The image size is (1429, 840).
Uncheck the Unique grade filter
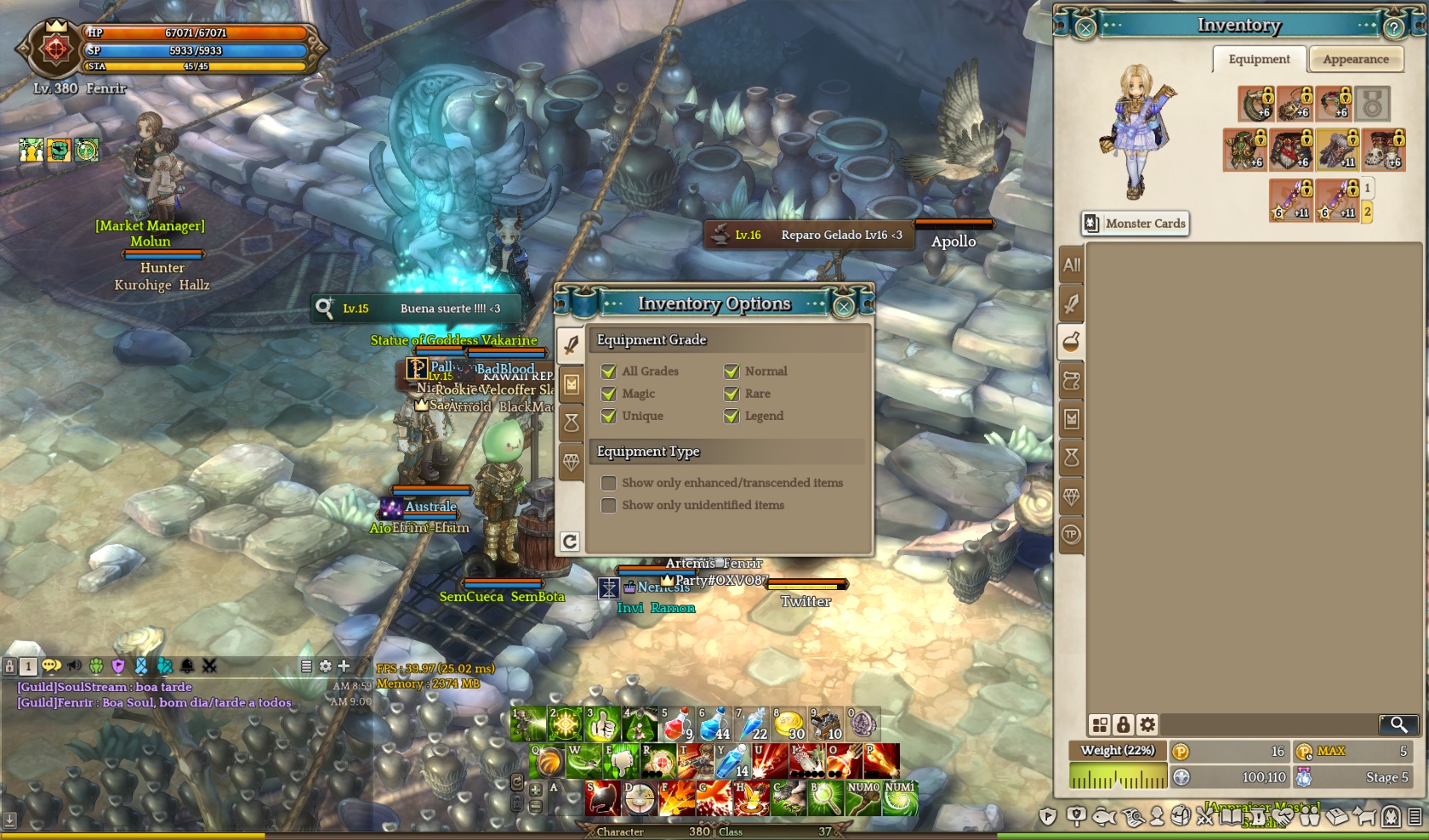609,416
